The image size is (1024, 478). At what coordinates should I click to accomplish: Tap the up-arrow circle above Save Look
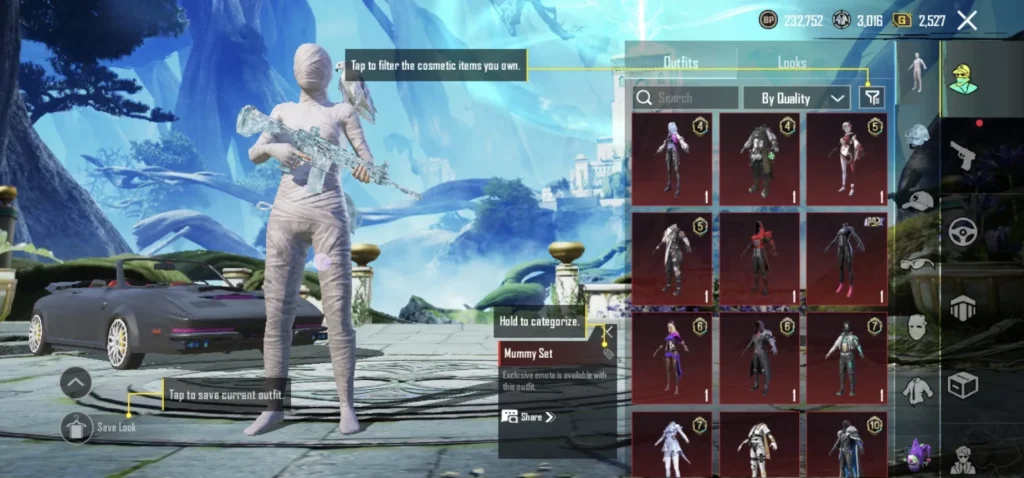76,382
